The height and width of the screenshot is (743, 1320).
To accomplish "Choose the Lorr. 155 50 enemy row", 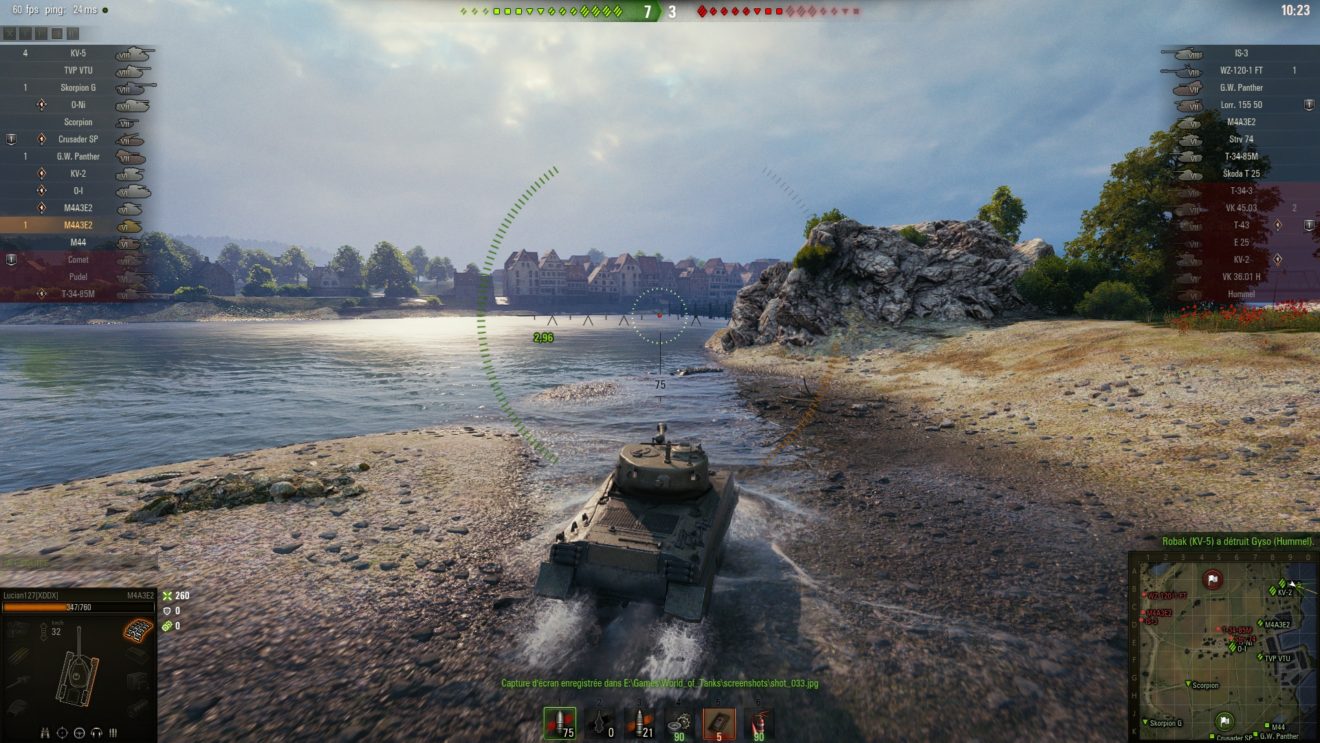I will coord(1241,105).
